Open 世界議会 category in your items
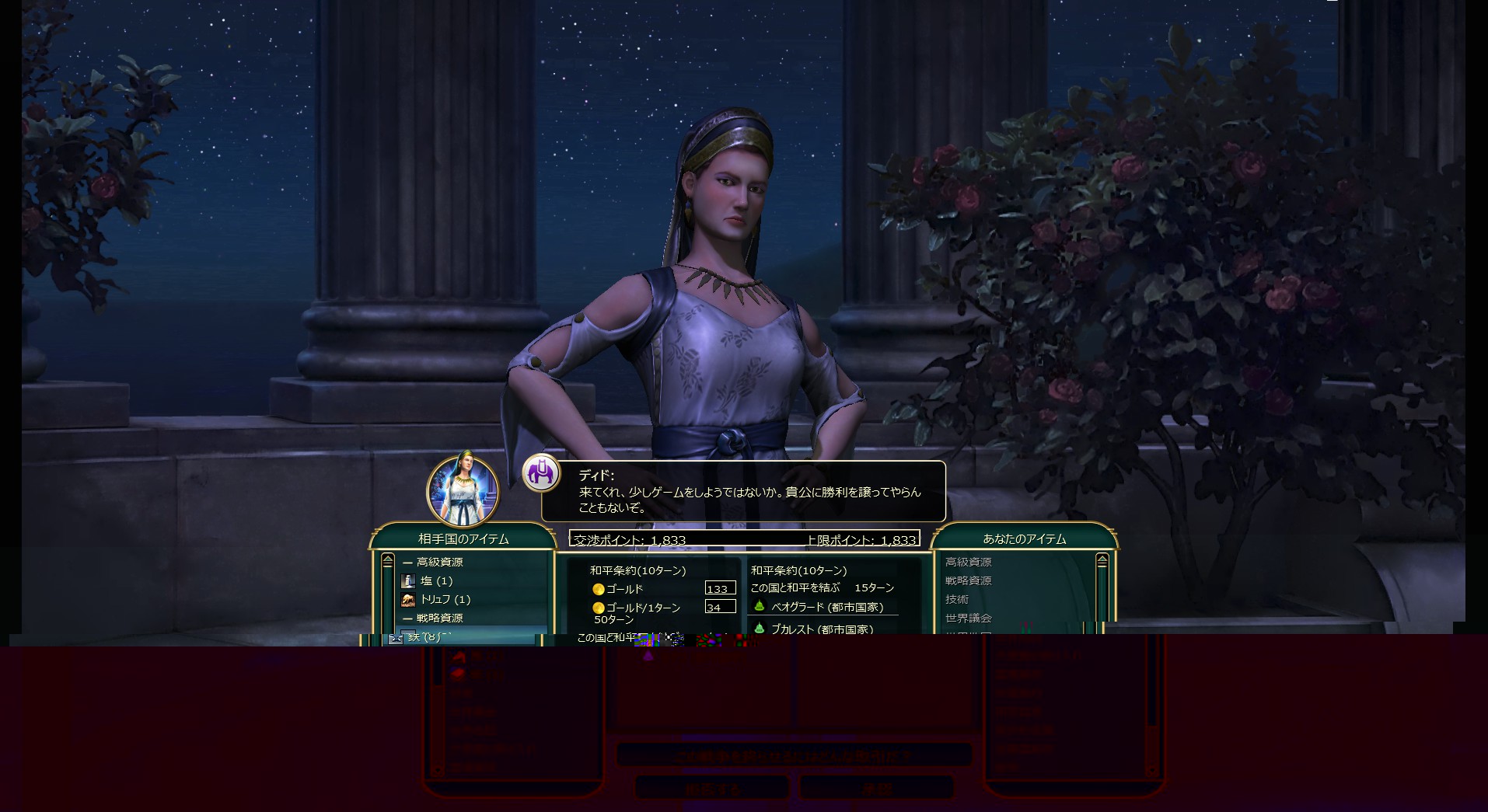Image resolution: width=1488 pixels, height=812 pixels. click(x=969, y=619)
